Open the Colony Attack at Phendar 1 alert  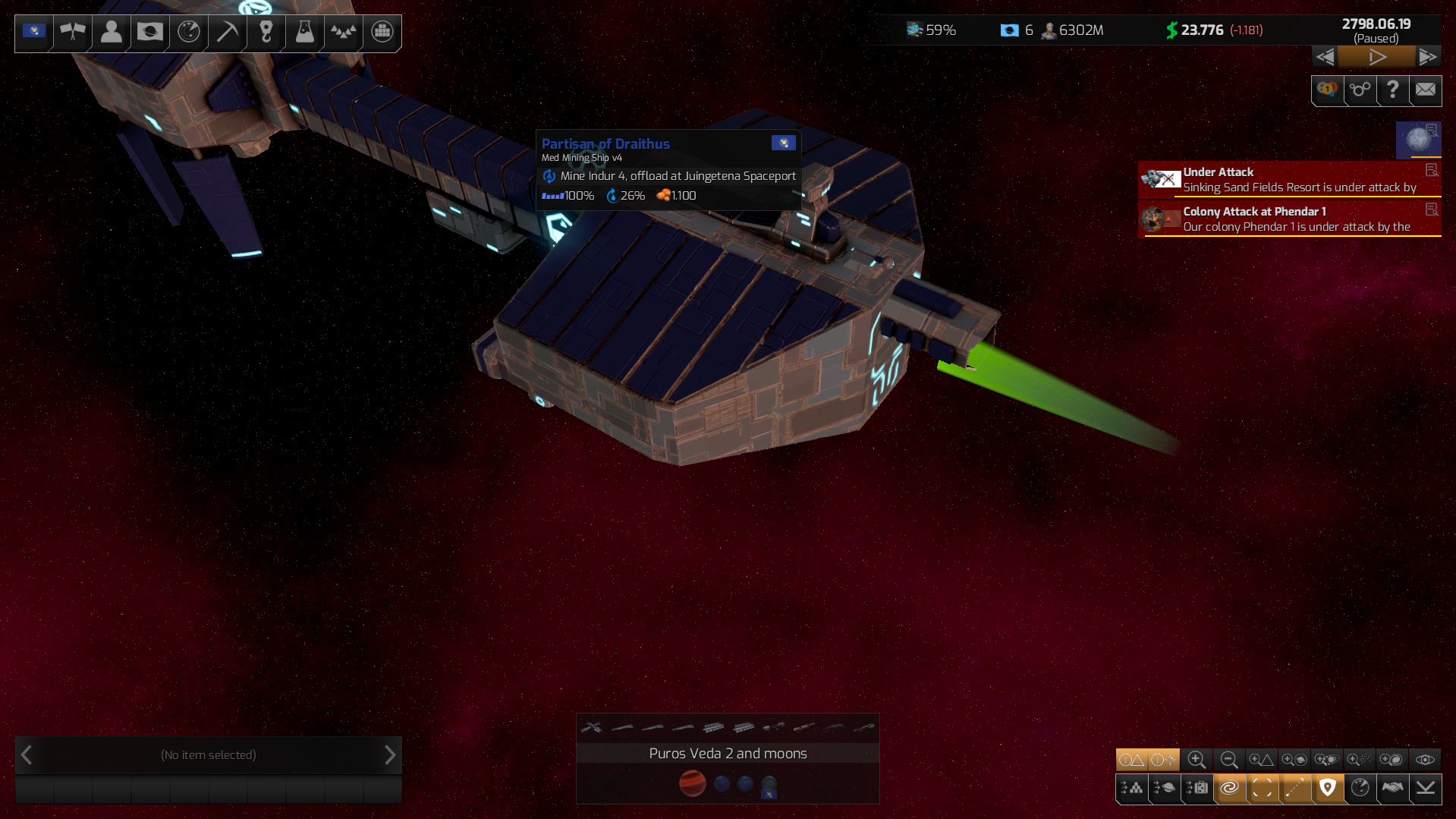tap(1290, 219)
